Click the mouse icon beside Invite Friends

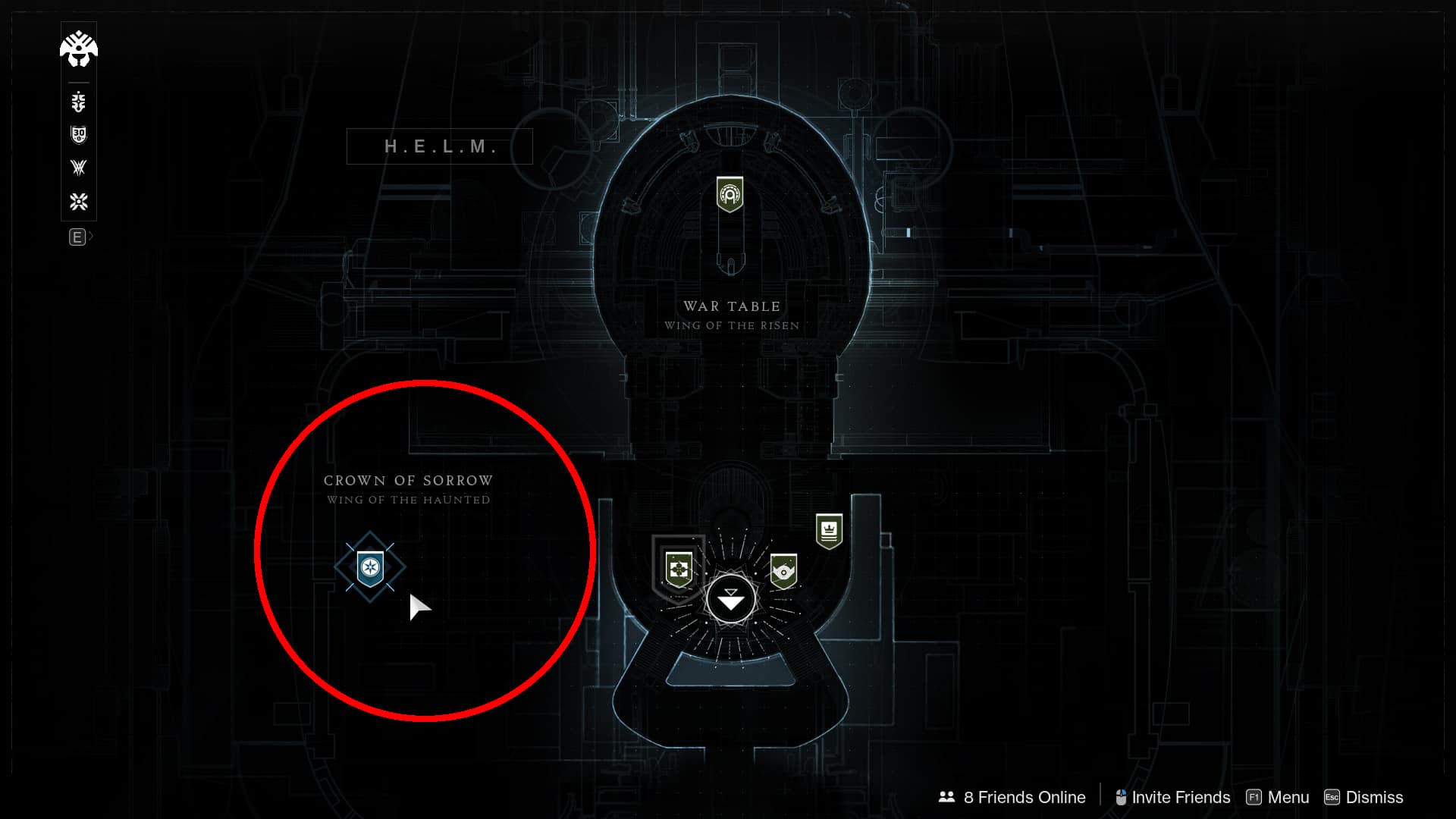1120,797
